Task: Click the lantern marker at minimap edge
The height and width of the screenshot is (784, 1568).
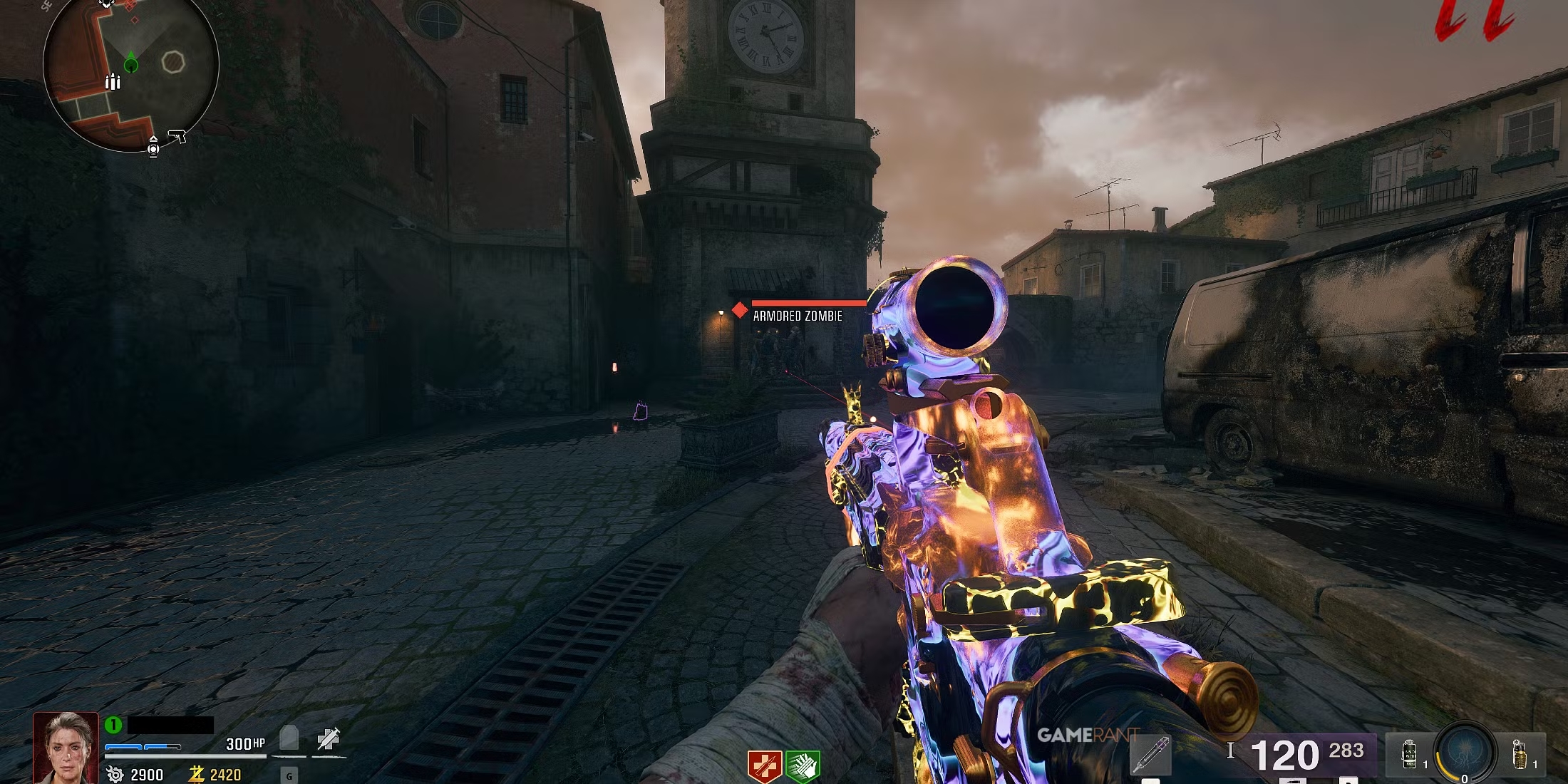Action: pos(153,146)
